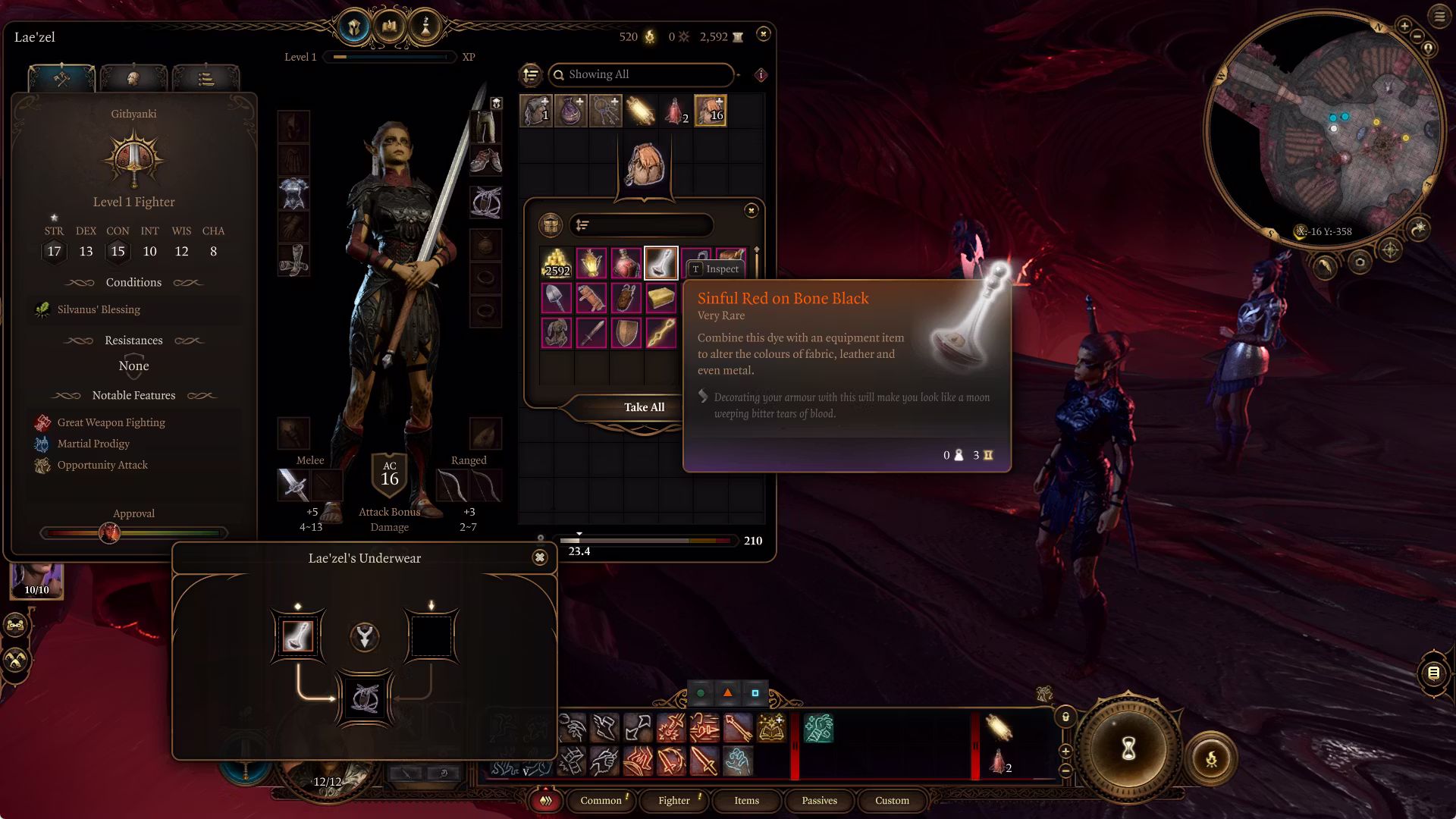Pick the shovel in the loot container
Screen dimensions: 1456x819
click(557, 297)
